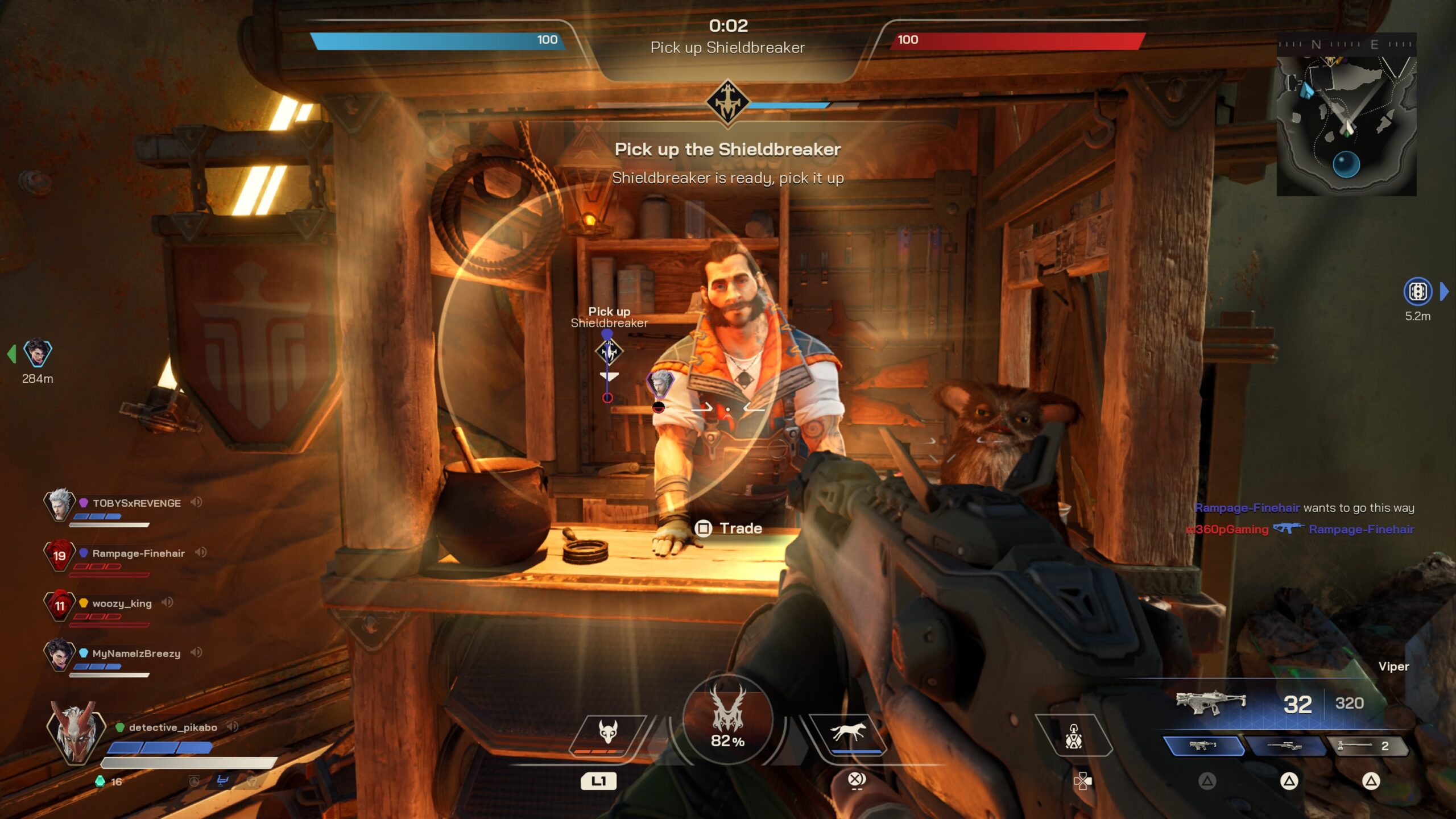Viewport: 1456px width, 819px height.
Task: Click the Pick up Shieldbreaker waypoint marker
Action: (x=609, y=351)
